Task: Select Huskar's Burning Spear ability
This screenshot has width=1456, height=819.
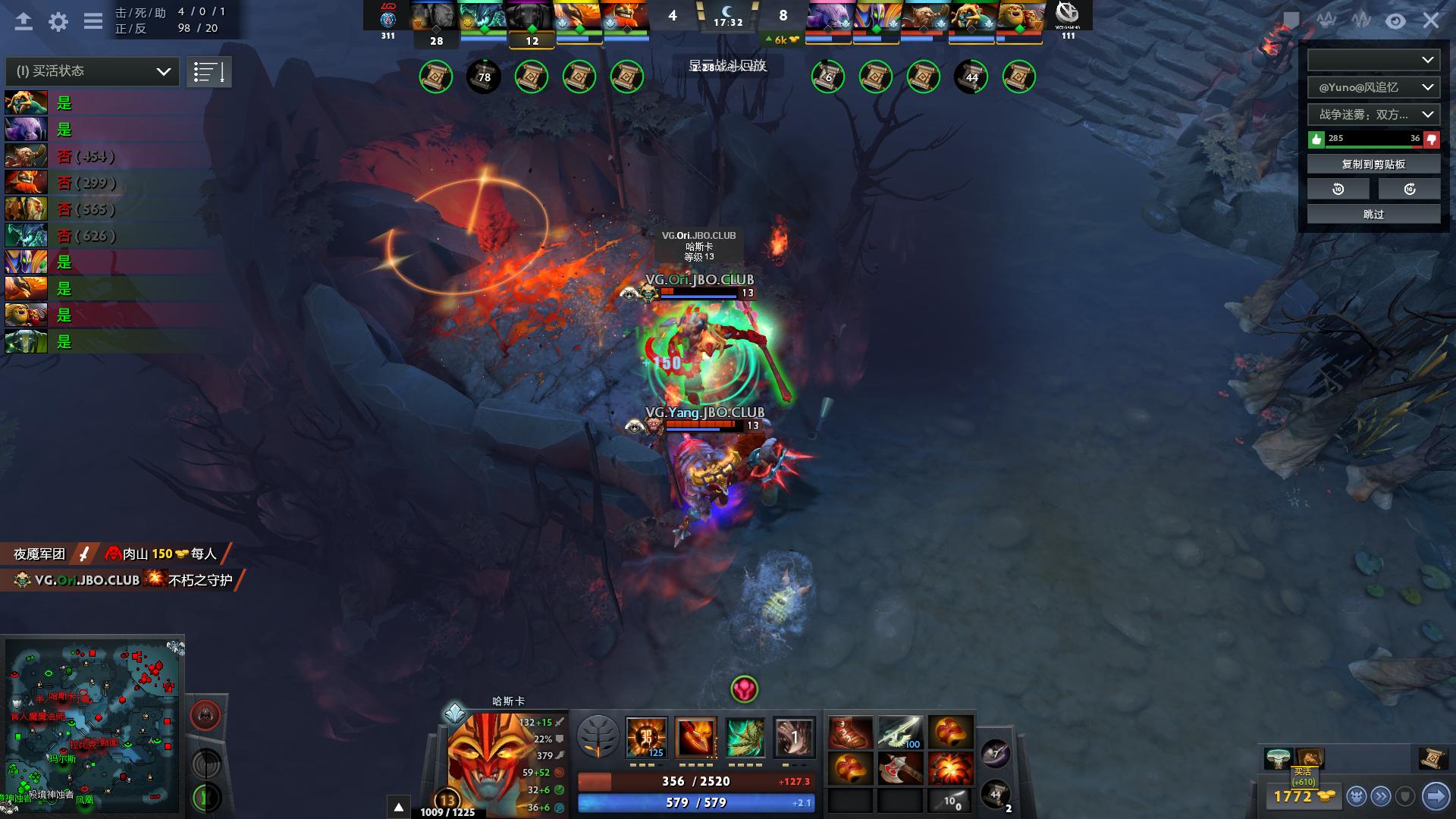Action: [x=695, y=736]
